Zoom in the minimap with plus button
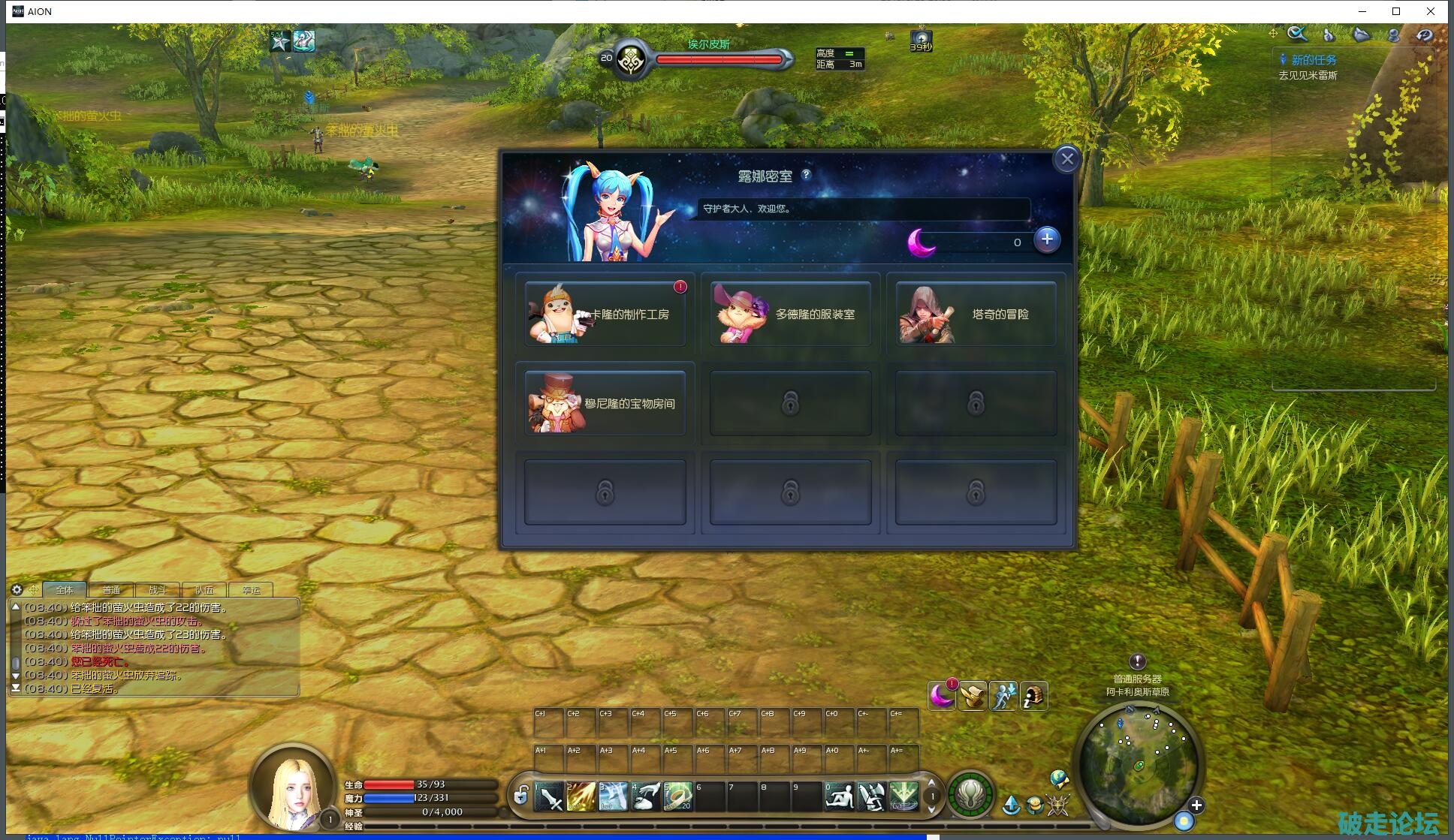Screen dimensions: 1454x840 pos(1196,805)
